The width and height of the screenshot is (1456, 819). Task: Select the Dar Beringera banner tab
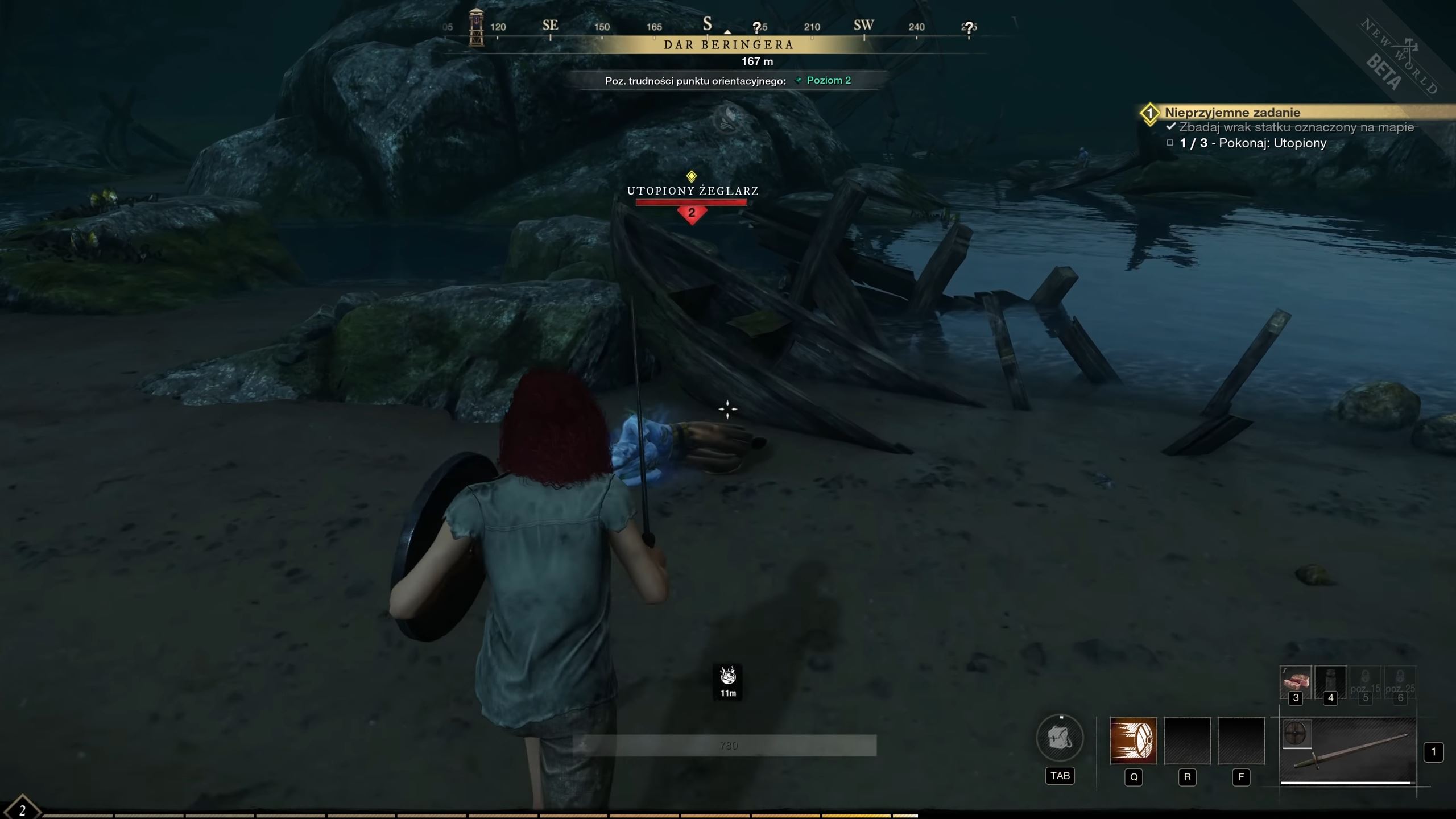click(x=728, y=44)
